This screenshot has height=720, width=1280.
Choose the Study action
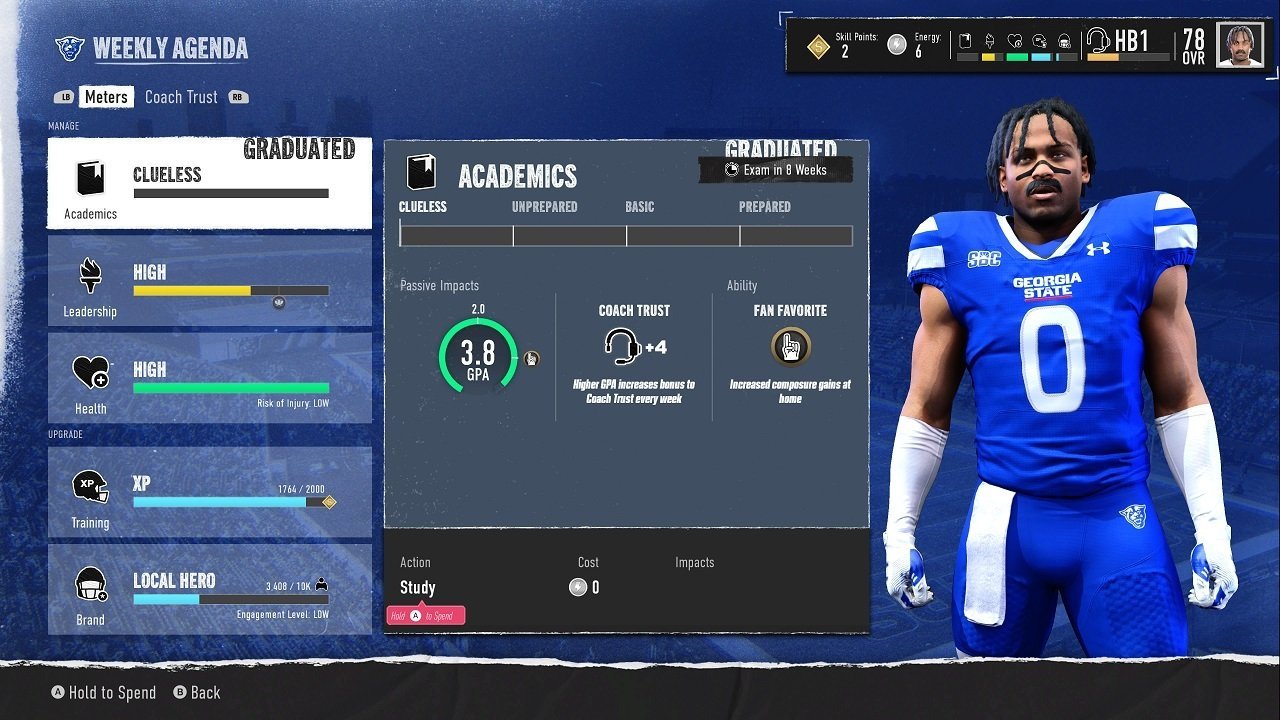tap(418, 588)
